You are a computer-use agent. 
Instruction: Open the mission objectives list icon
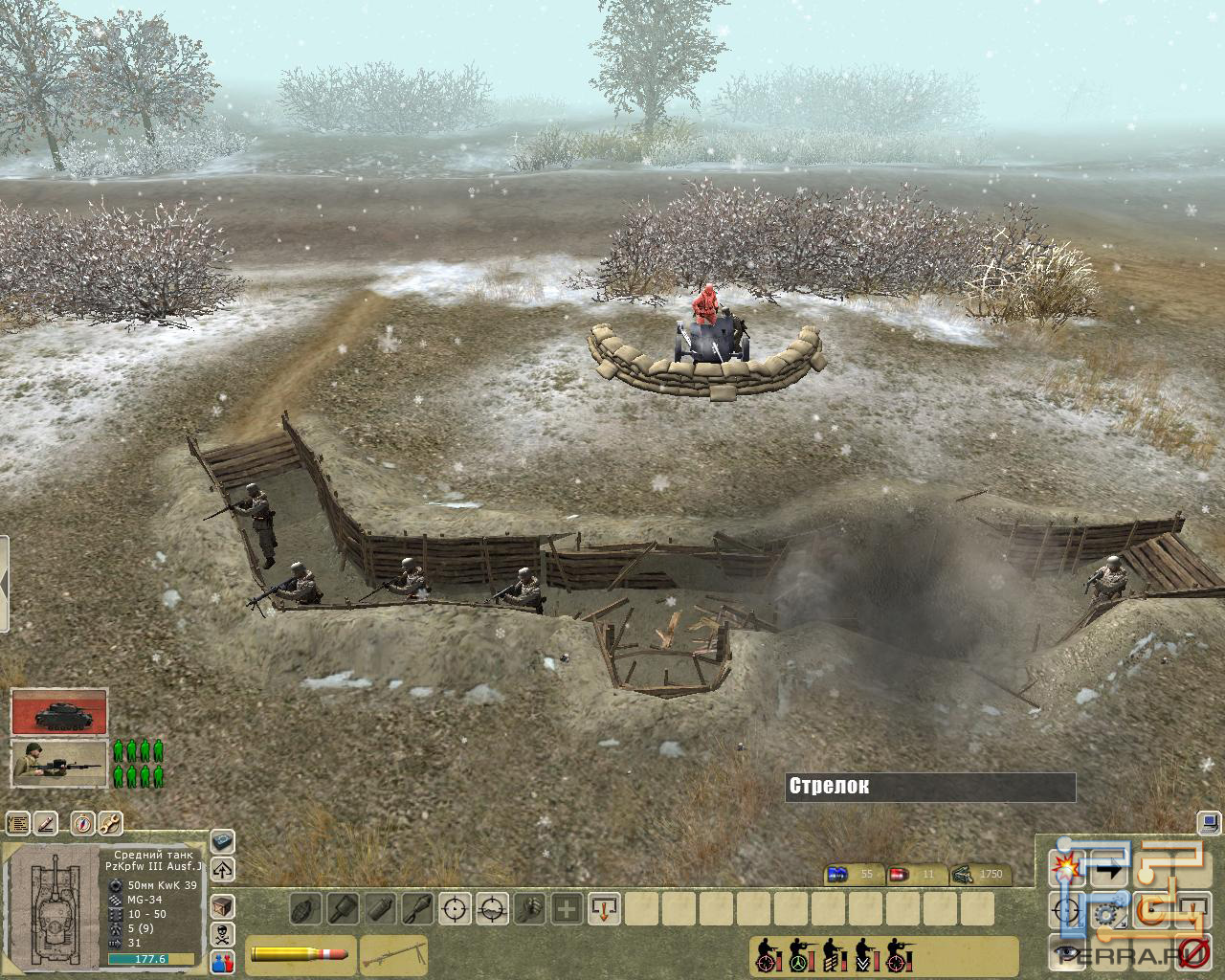point(18,823)
